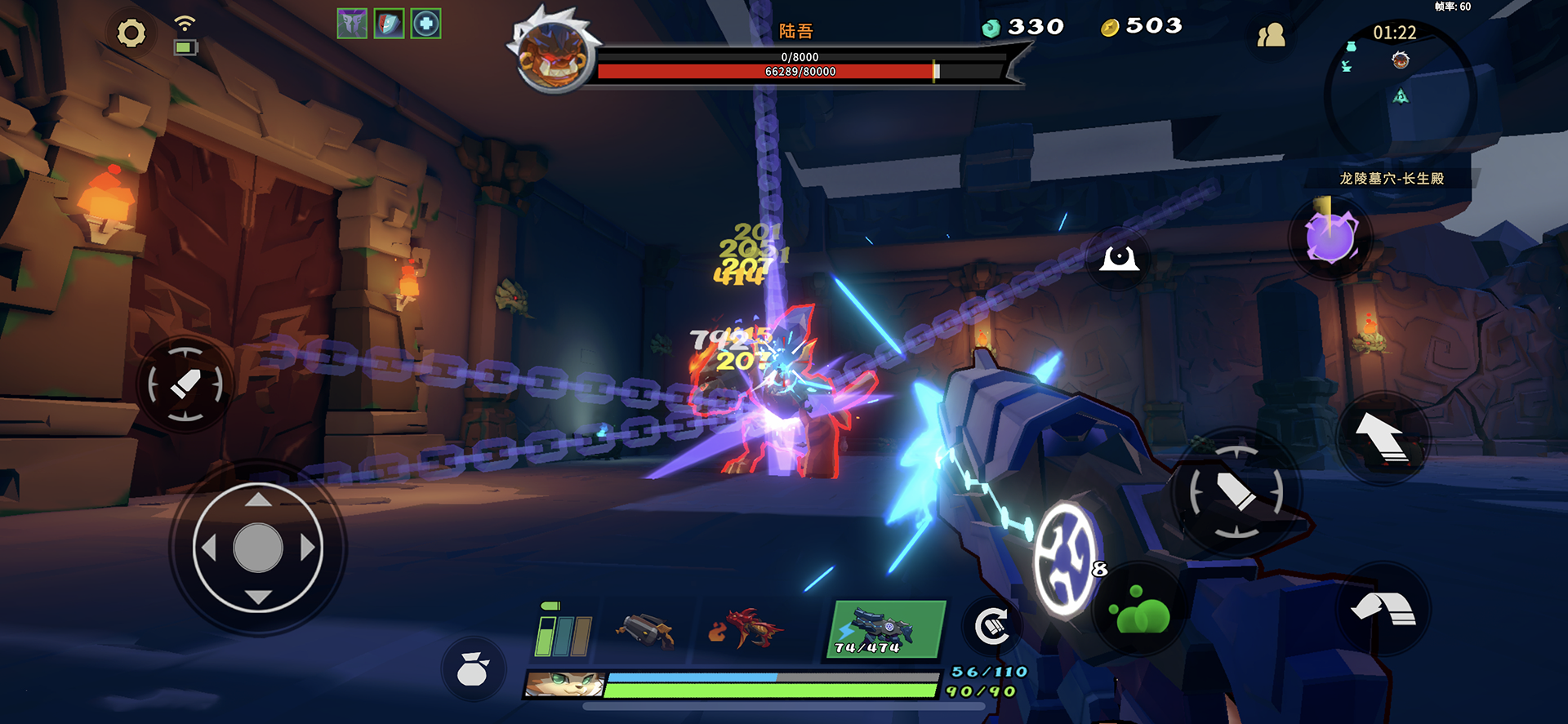The width and height of the screenshot is (1568, 724).
Task: Inspect the red shield buff icon
Action: [389, 24]
